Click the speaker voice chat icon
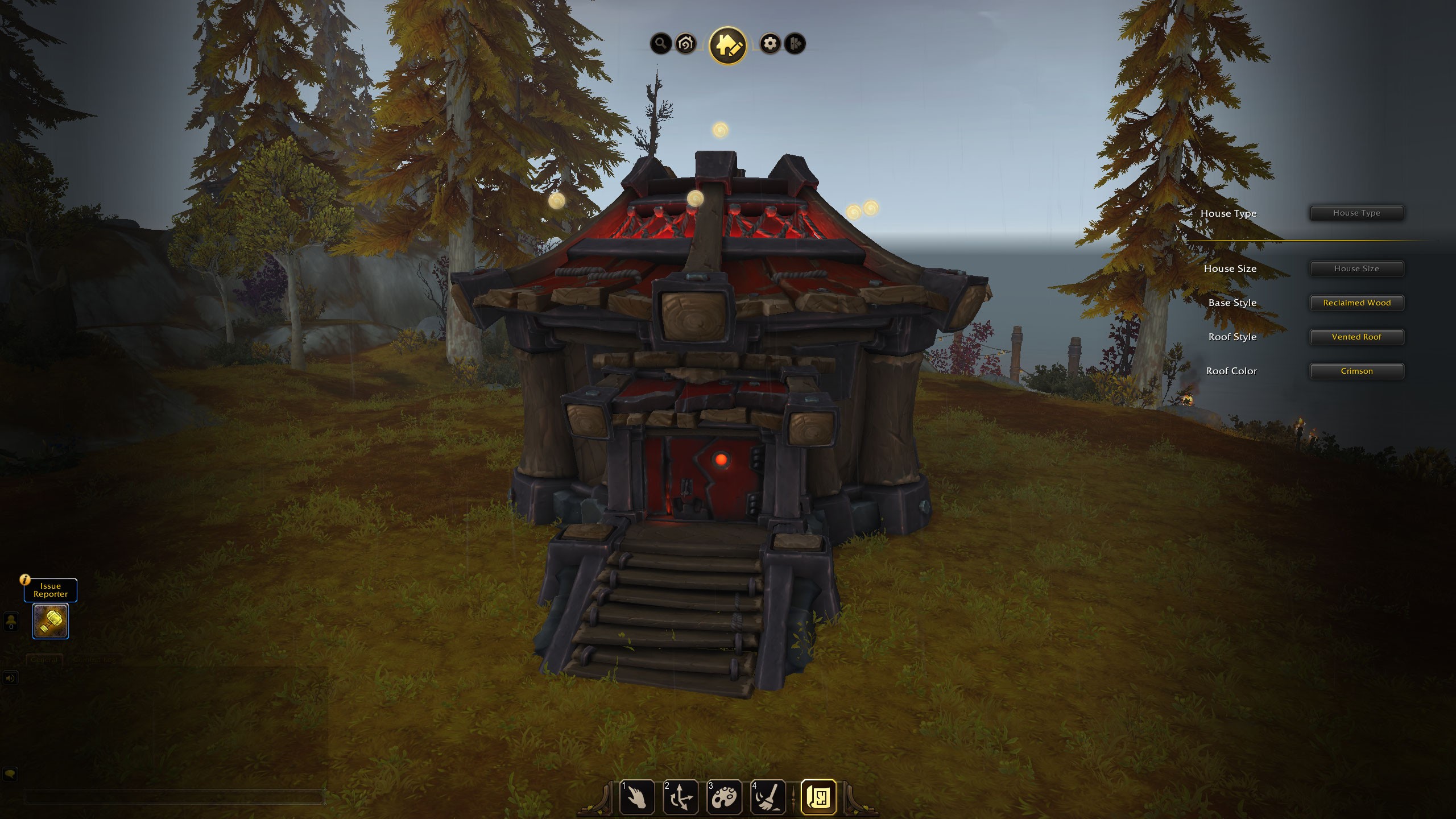1456x819 pixels. point(10,678)
